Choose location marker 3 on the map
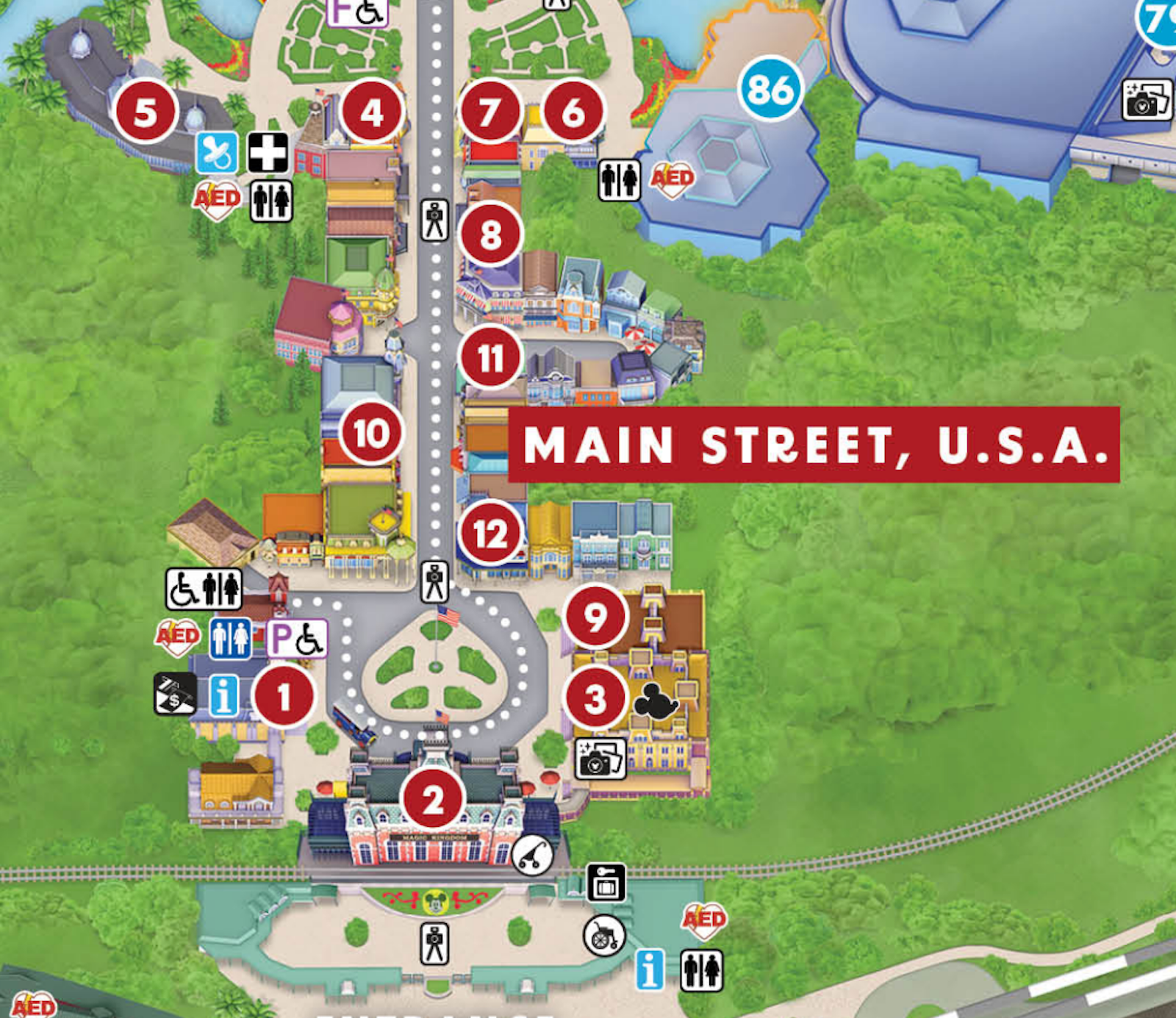 pyautogui.click(x=595, y=699)
